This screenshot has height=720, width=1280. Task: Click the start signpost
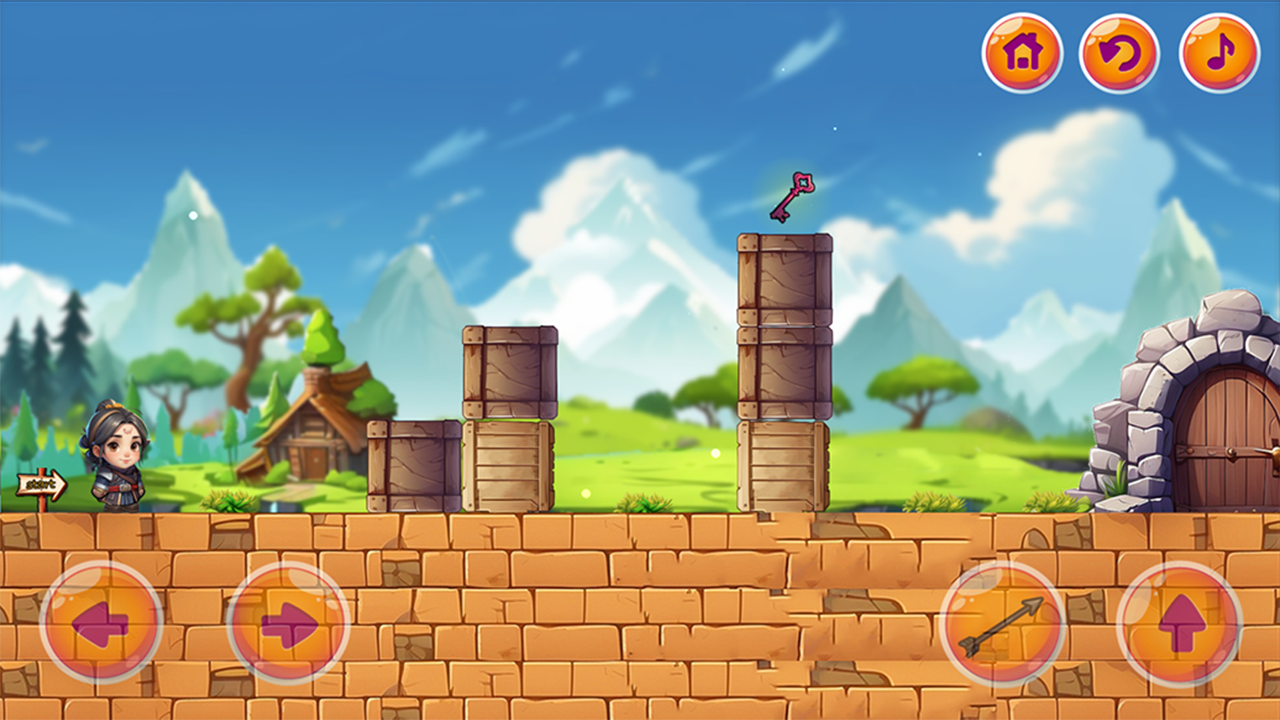(42, 484)
